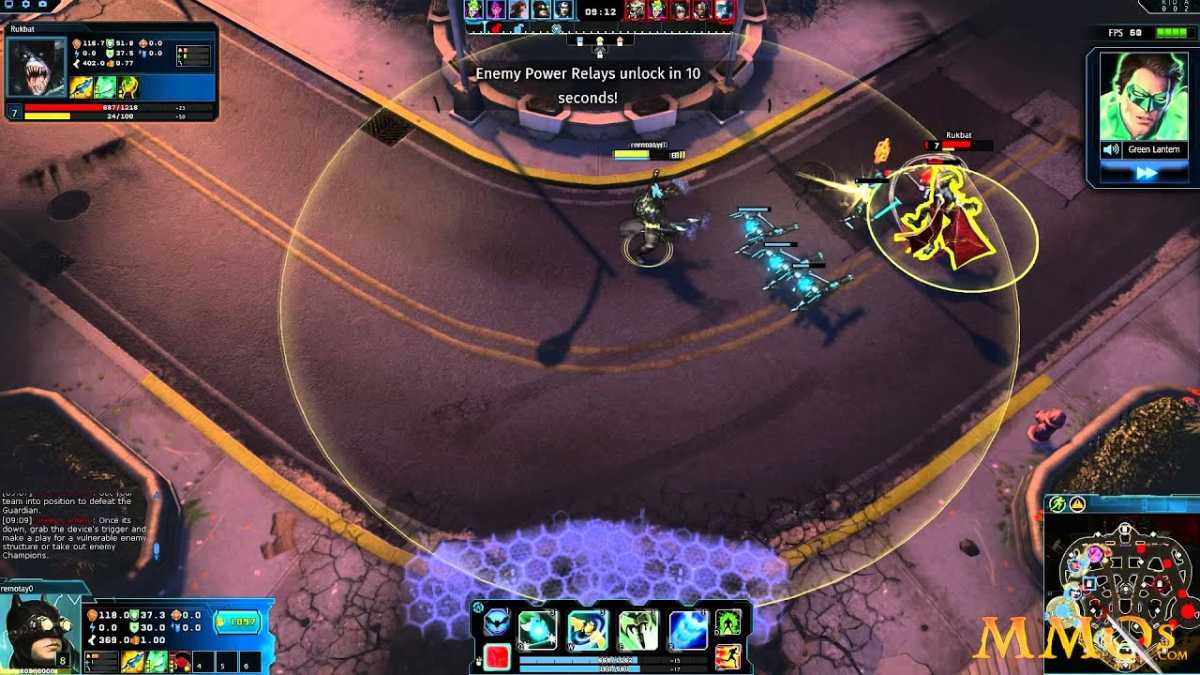
Task: Click the settings gear icon in top-left corner
Action: (25, 5)
